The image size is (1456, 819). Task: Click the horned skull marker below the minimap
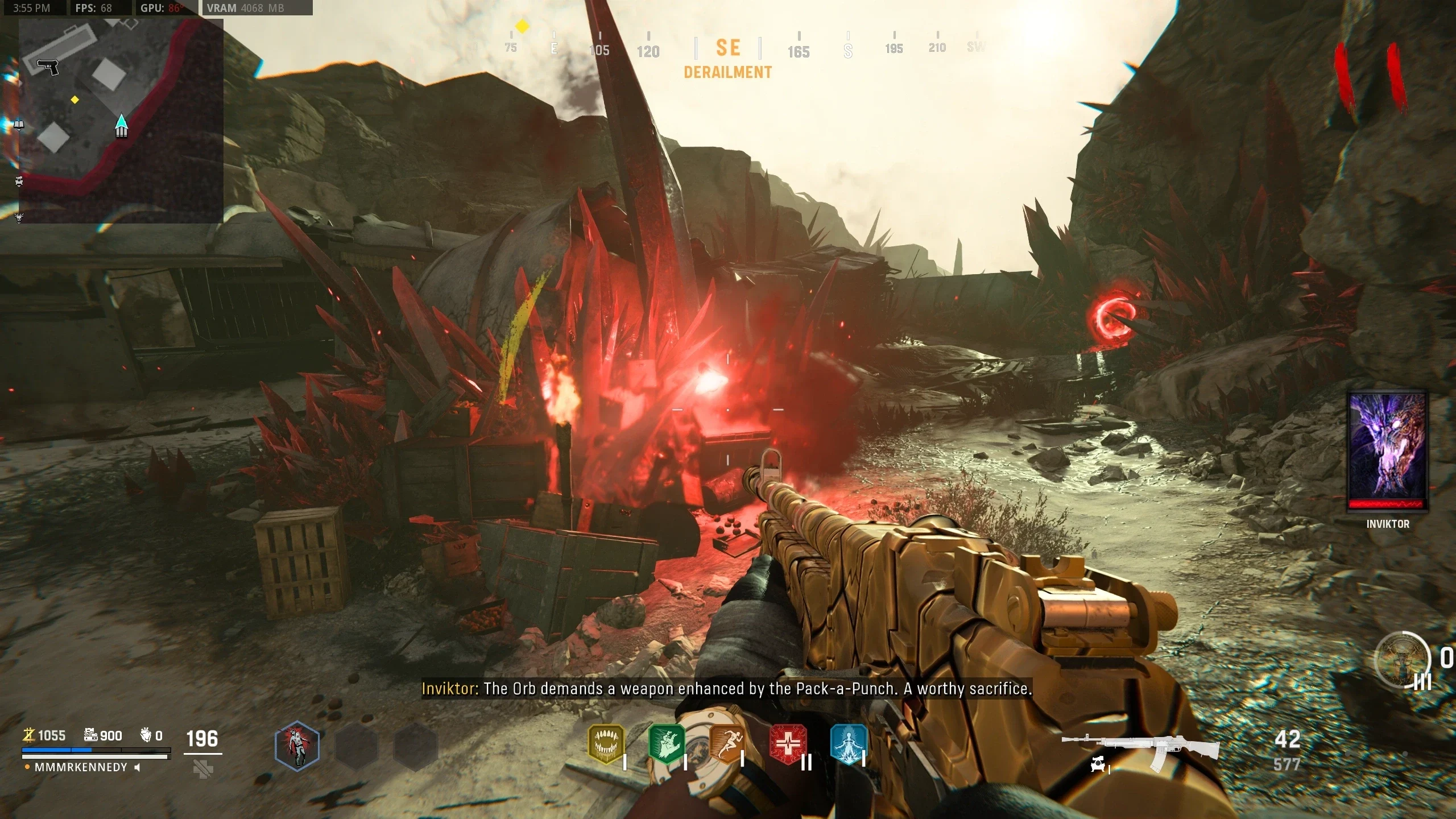[x=19, y=217]
